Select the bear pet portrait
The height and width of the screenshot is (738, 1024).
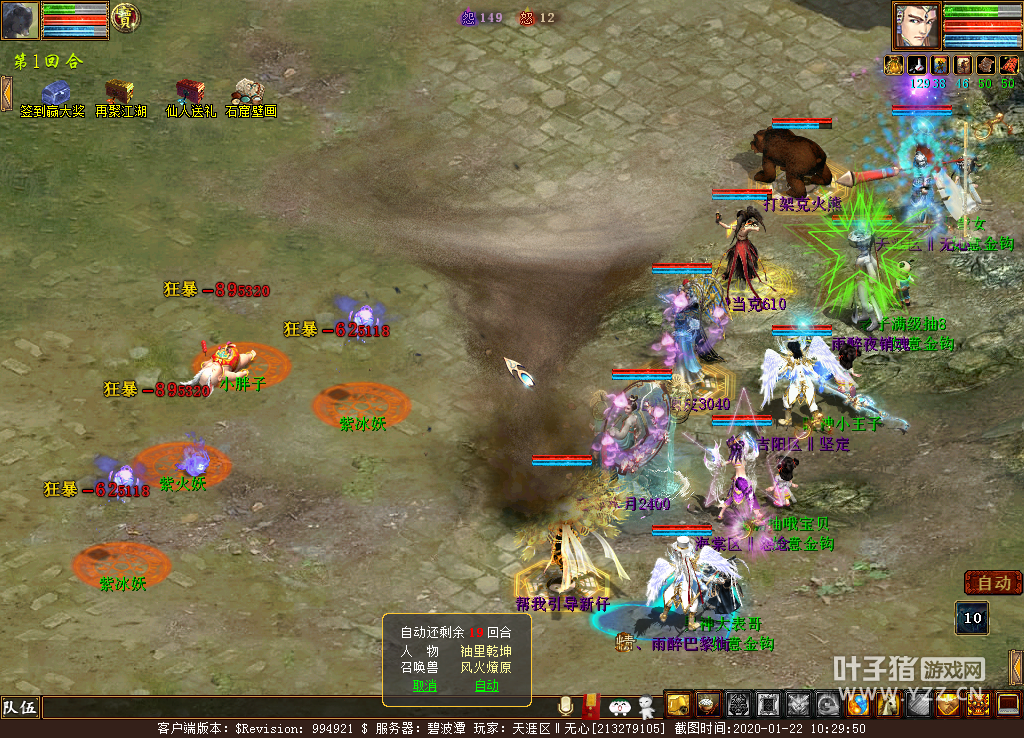(21, 20)
